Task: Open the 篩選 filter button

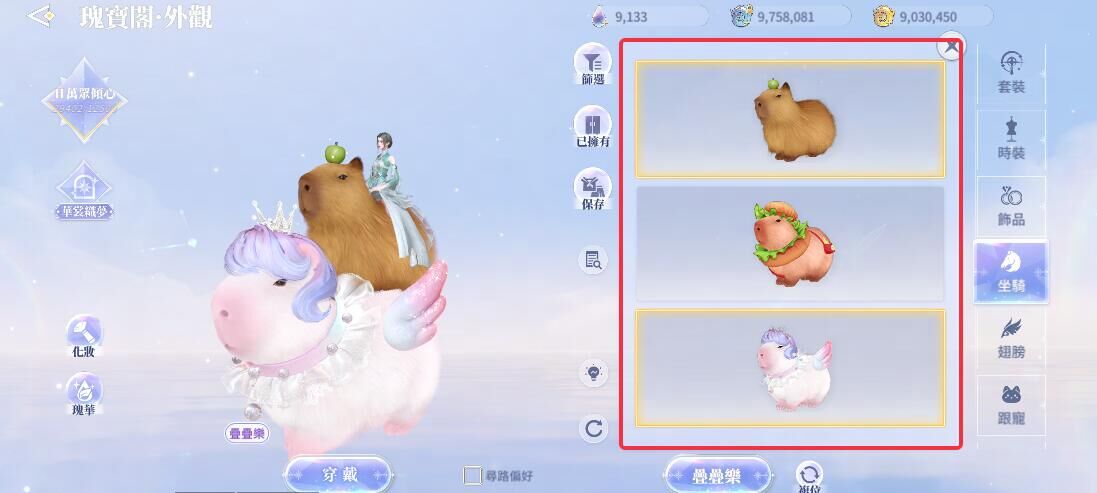Action: click(592, 65)
